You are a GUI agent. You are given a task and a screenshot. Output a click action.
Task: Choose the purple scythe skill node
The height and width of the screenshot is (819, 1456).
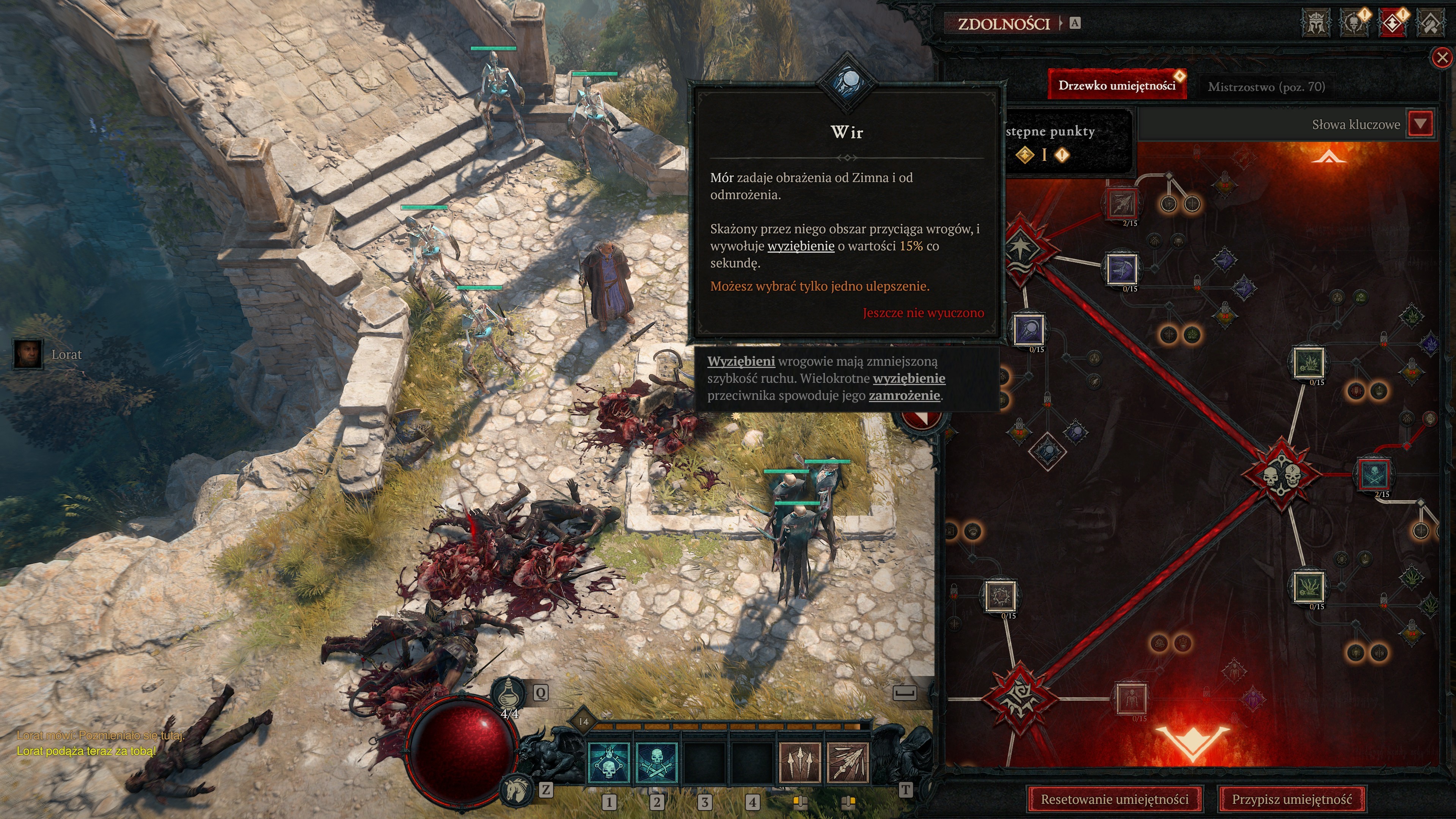pos(1121,269)
